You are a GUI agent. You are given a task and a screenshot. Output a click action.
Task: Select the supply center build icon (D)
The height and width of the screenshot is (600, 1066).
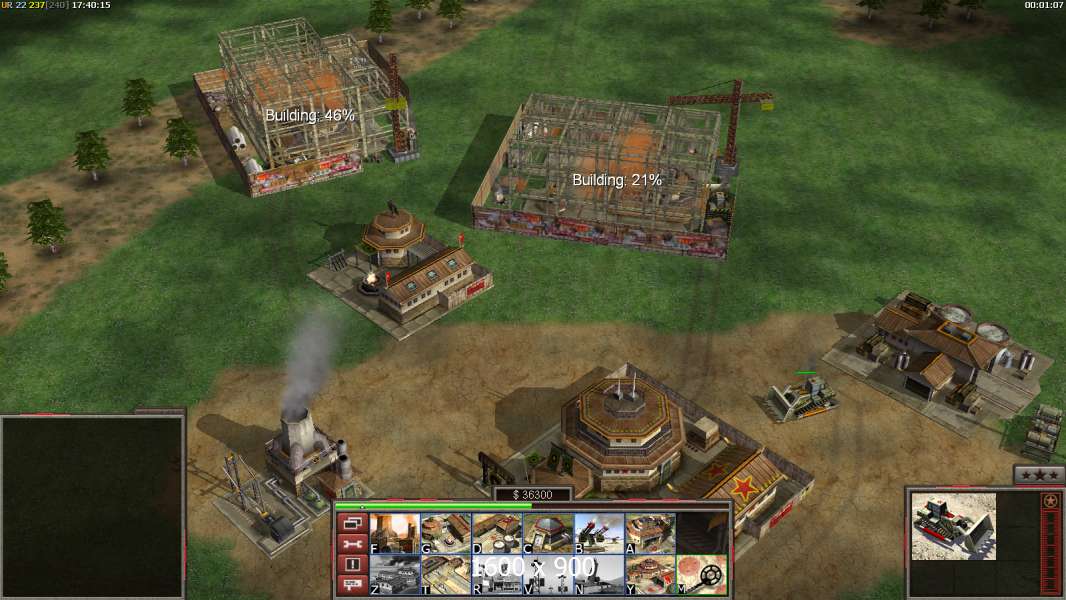(x=497, y=532)
